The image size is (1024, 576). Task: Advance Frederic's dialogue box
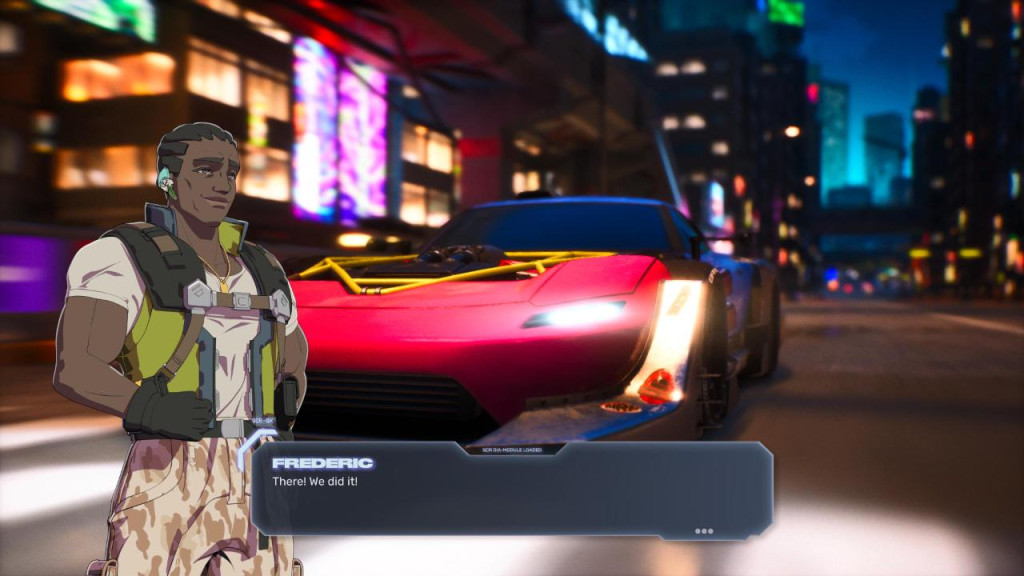(511, 492)
